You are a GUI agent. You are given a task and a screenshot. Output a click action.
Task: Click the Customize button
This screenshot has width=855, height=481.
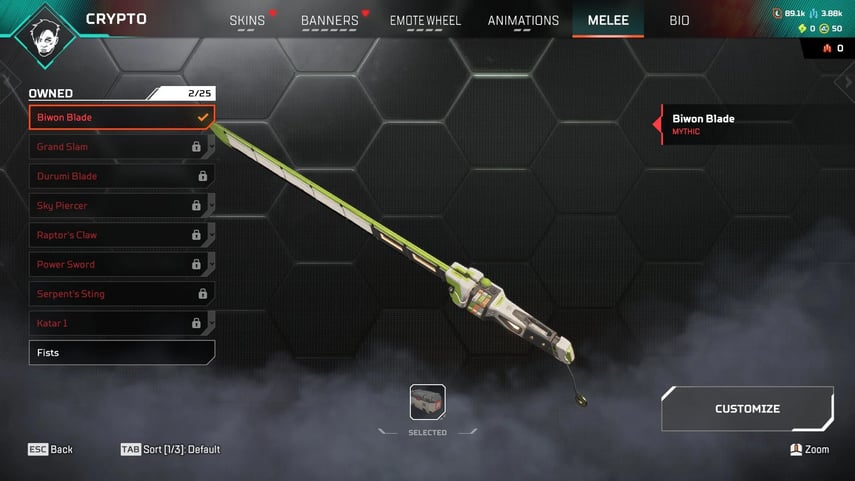coord(747,409)
